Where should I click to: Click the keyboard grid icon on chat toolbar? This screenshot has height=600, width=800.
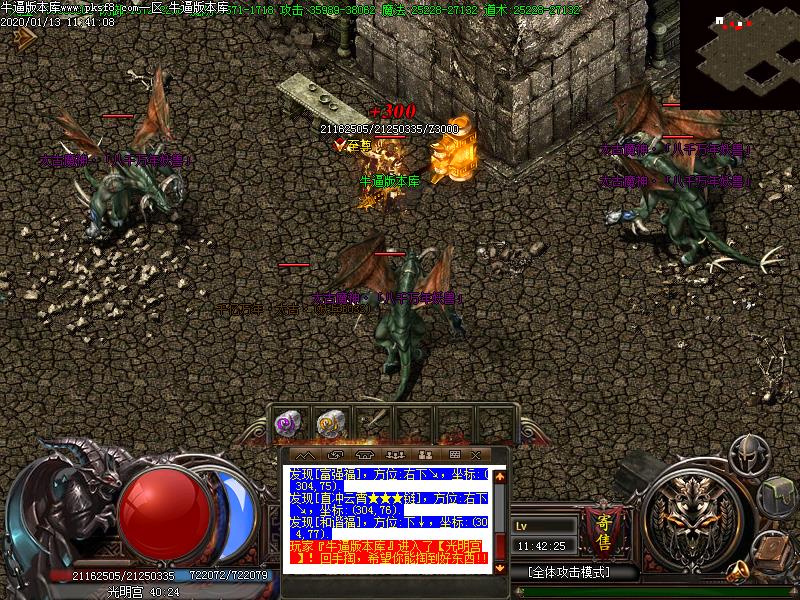tap(454, 455)
